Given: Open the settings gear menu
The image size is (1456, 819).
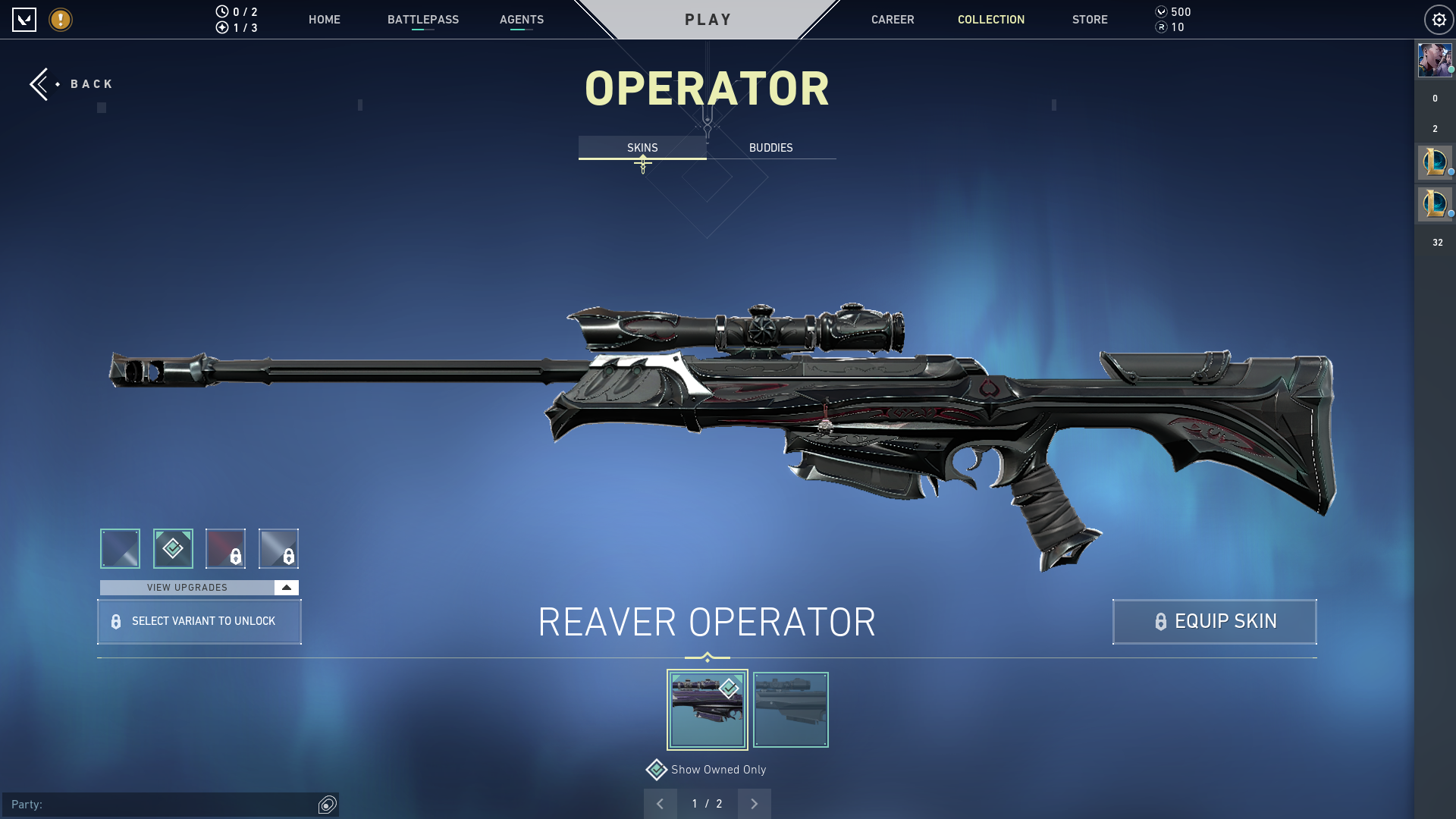Looking at the screenshot, I should tap(1439, 19).
